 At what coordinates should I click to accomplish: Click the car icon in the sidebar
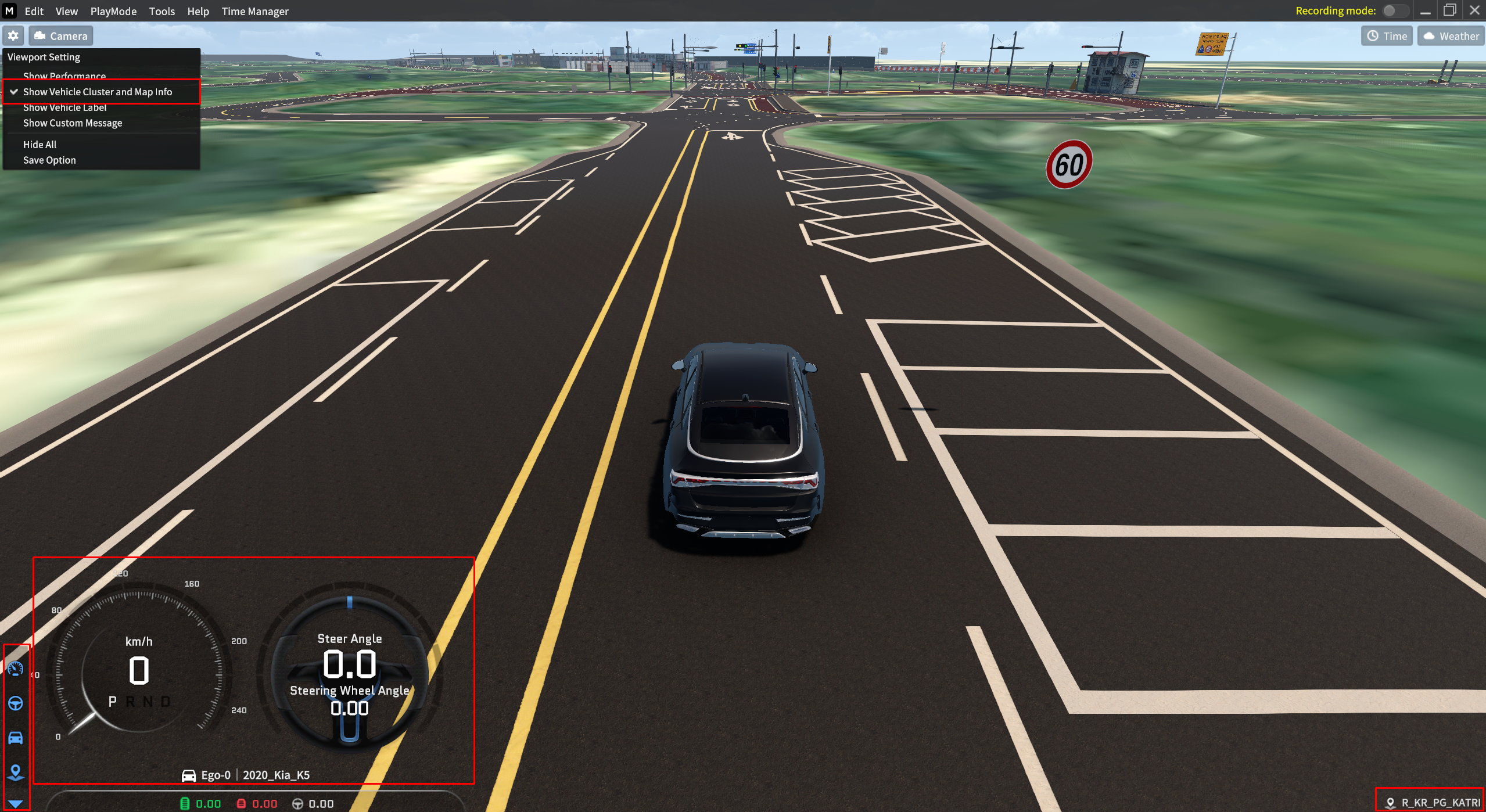click(16, 738)
